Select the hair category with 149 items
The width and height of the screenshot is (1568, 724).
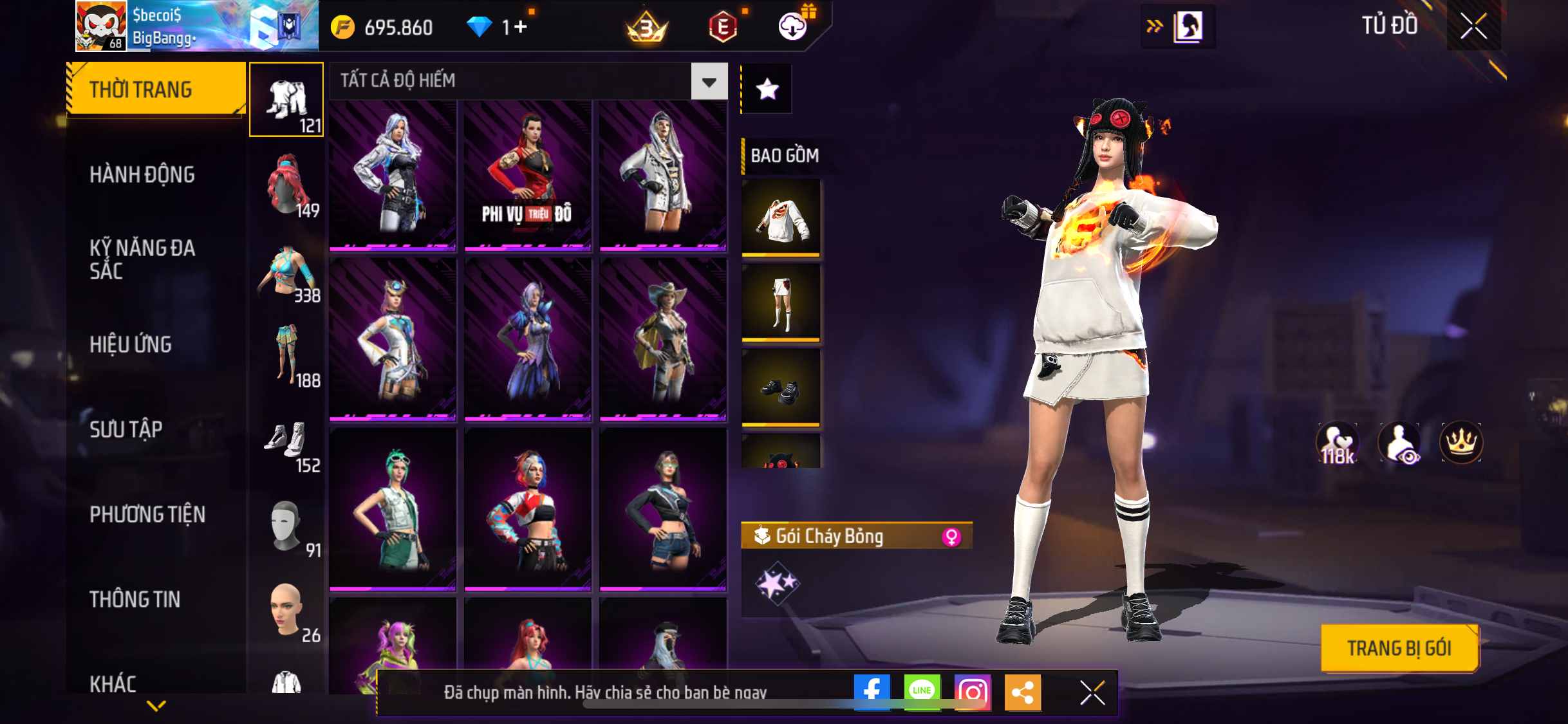pyautogui.click(x=287, y=187)
